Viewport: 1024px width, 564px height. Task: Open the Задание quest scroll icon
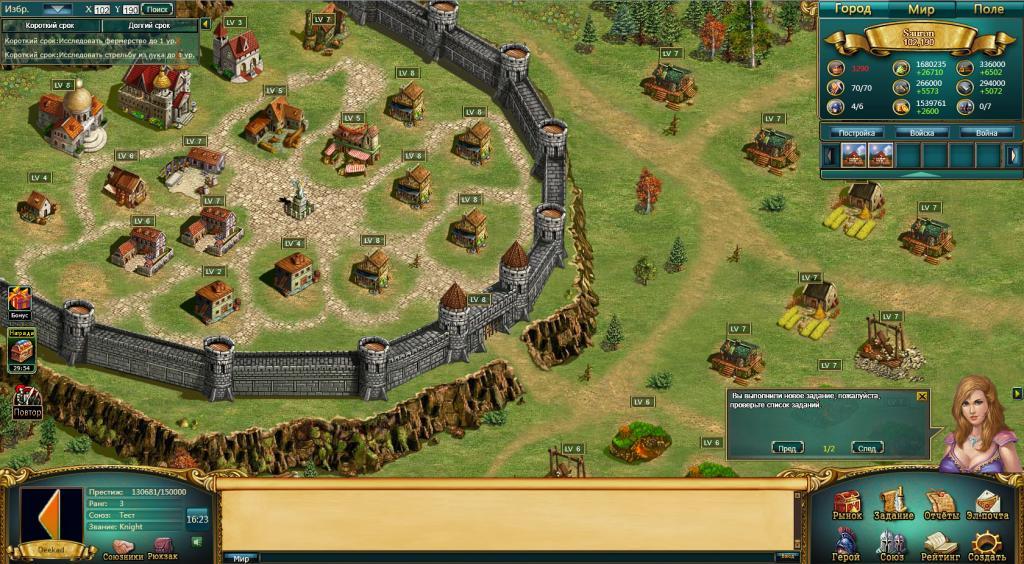coord(893,504)
